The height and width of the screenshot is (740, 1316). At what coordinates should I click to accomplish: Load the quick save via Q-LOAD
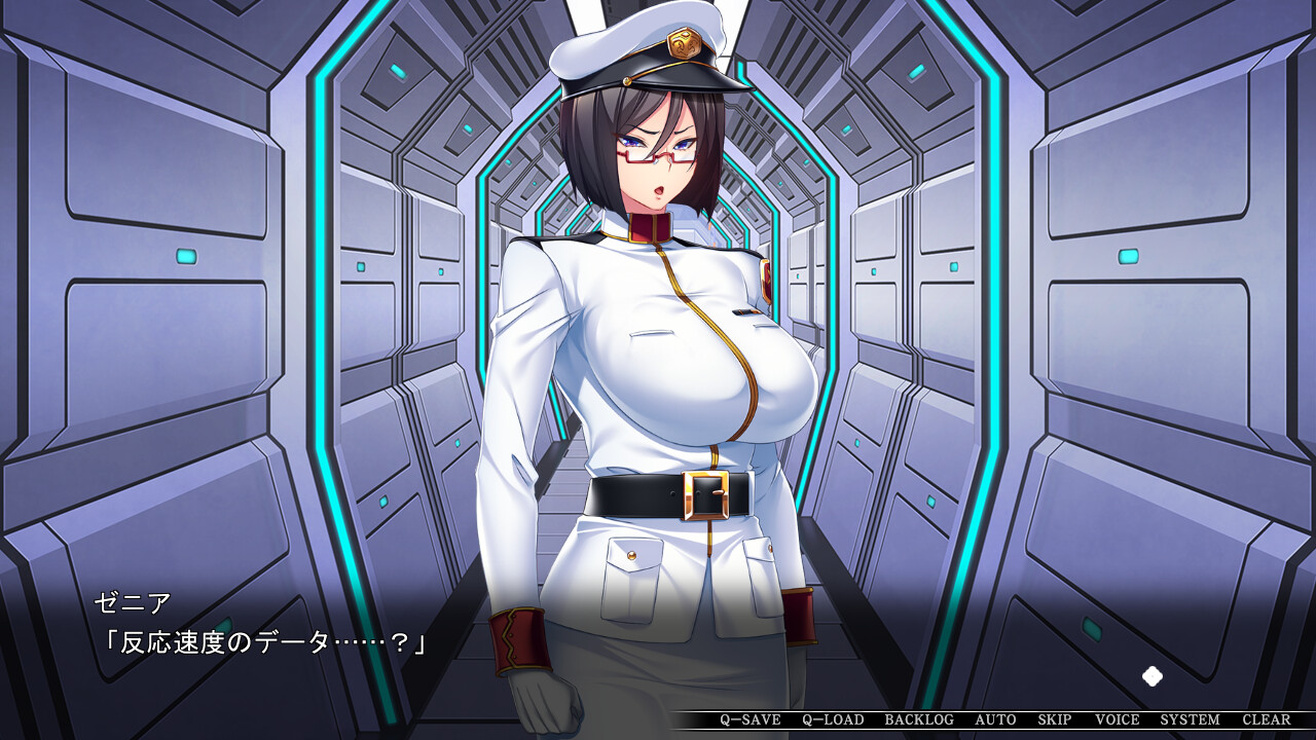pos(833,720)
